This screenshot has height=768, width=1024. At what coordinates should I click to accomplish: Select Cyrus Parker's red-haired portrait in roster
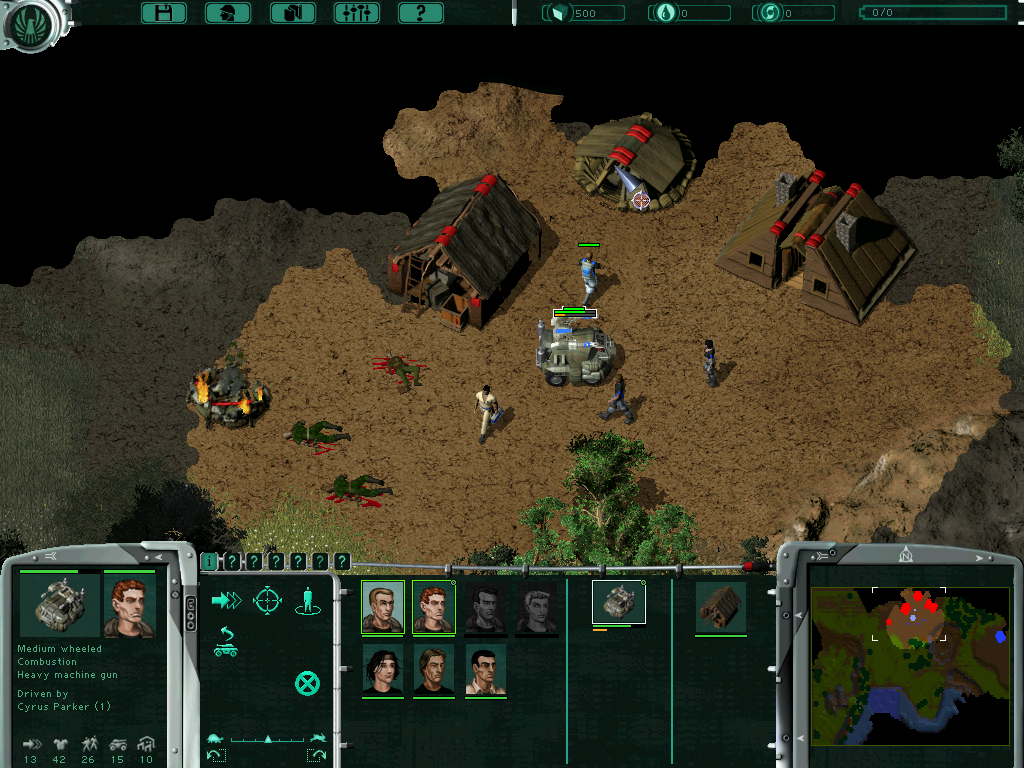tap(433, 606)
